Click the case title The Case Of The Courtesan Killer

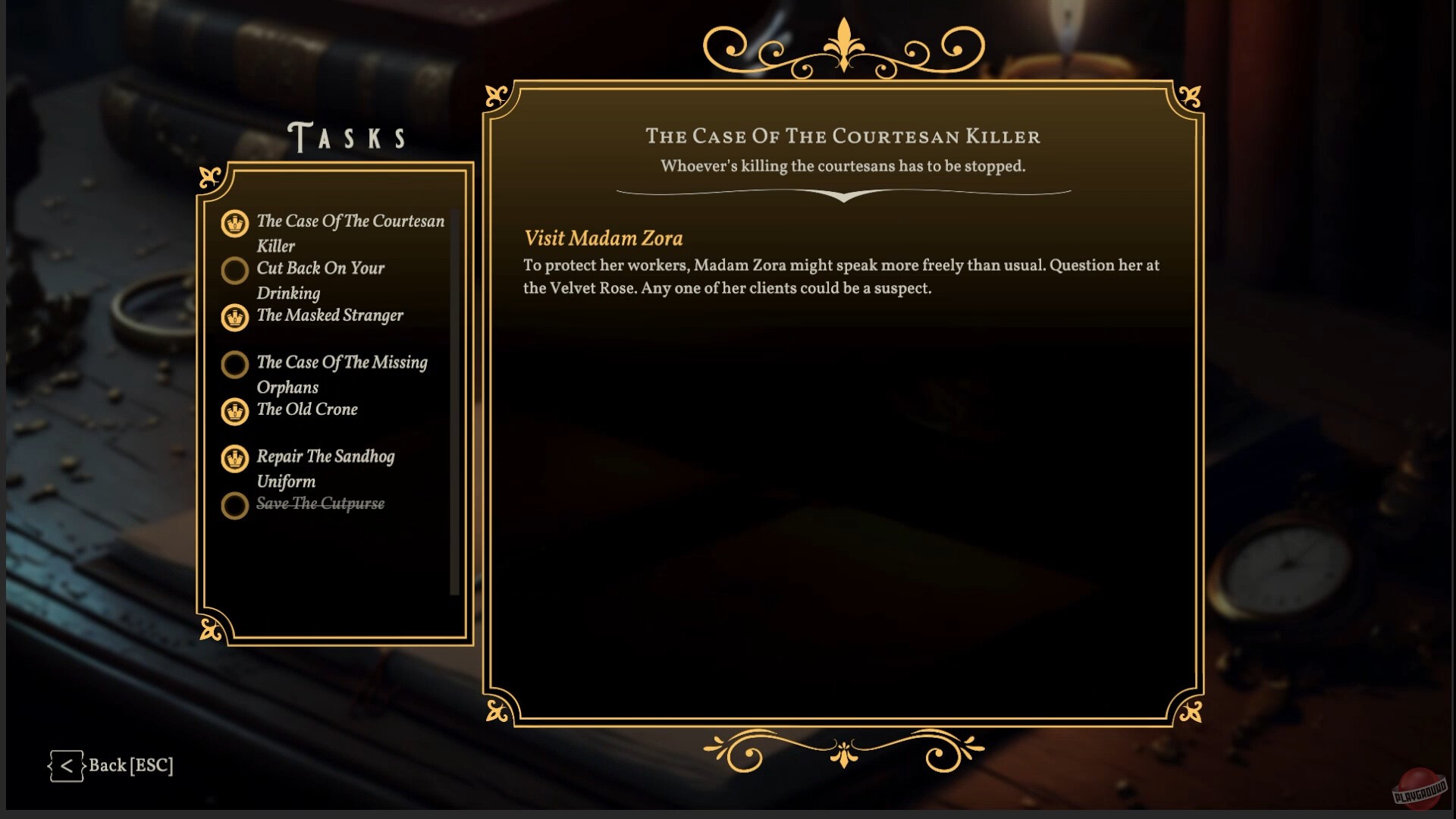point(843,137)
